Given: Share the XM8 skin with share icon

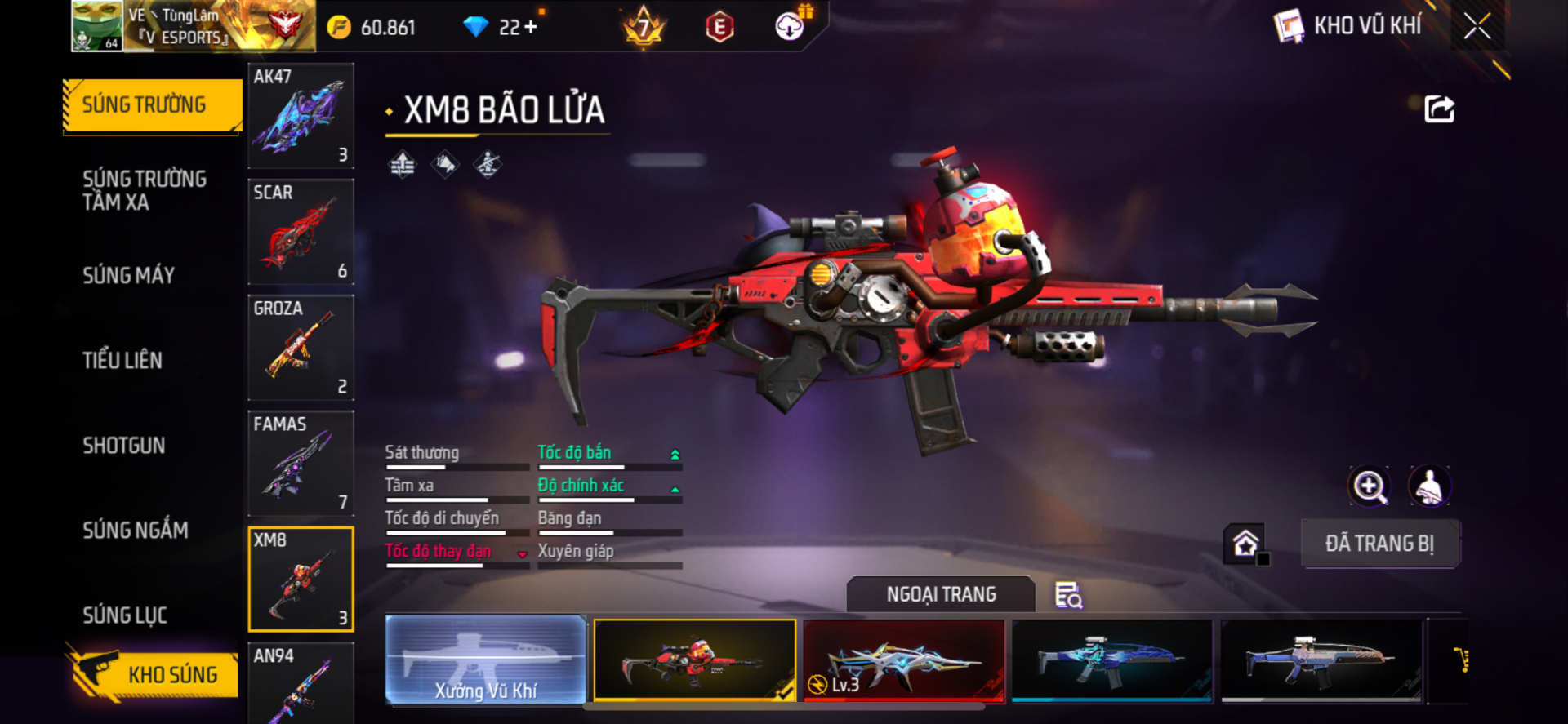Looking at the screenshot, I should (x=1439, y=109).
